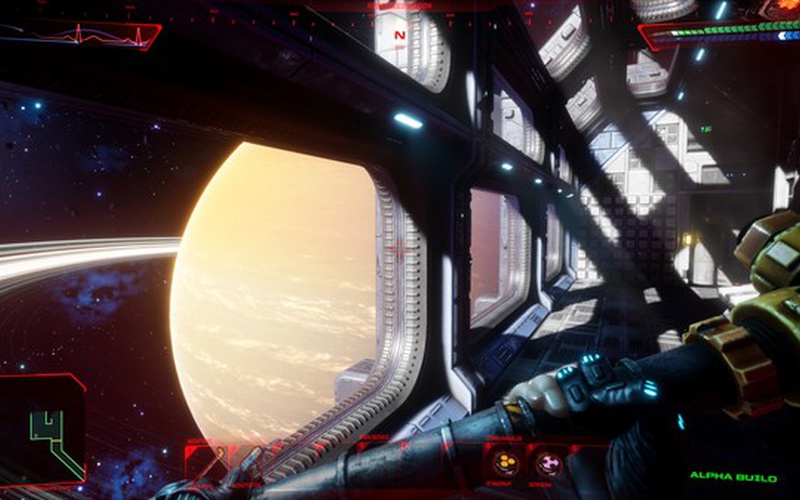This screenshot has width=800, height=500.
Task: Click the red compass strip showing N
Action: 400,33
